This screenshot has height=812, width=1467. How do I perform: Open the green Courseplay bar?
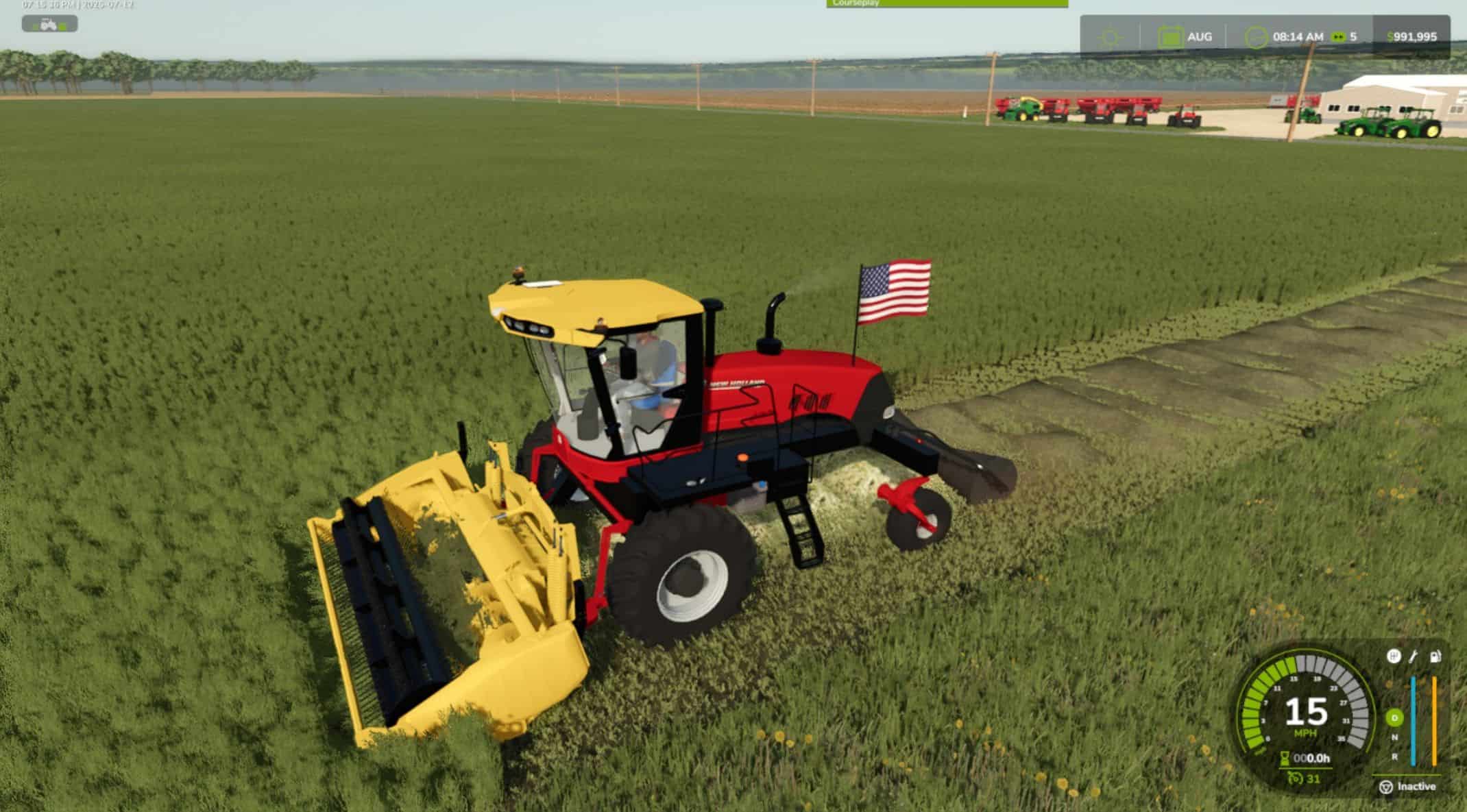947,4
